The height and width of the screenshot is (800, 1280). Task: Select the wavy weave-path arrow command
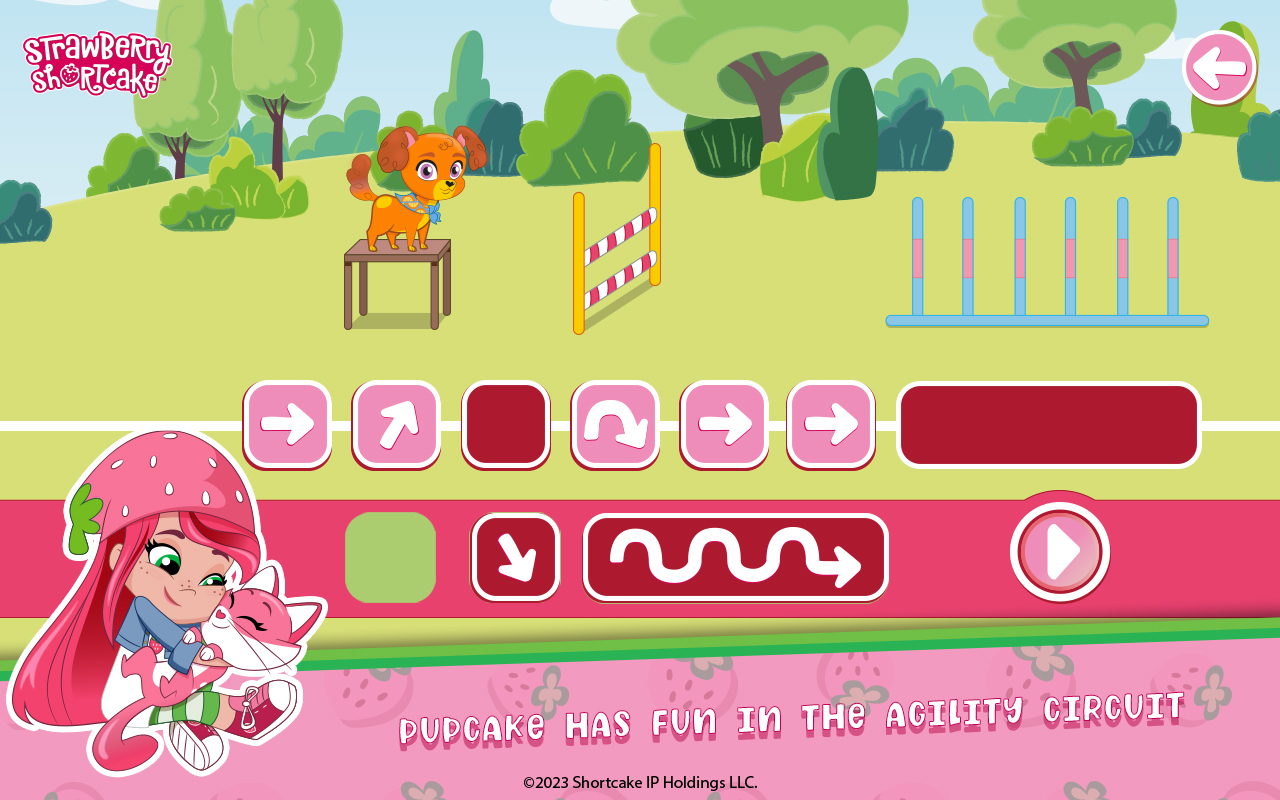735,557
